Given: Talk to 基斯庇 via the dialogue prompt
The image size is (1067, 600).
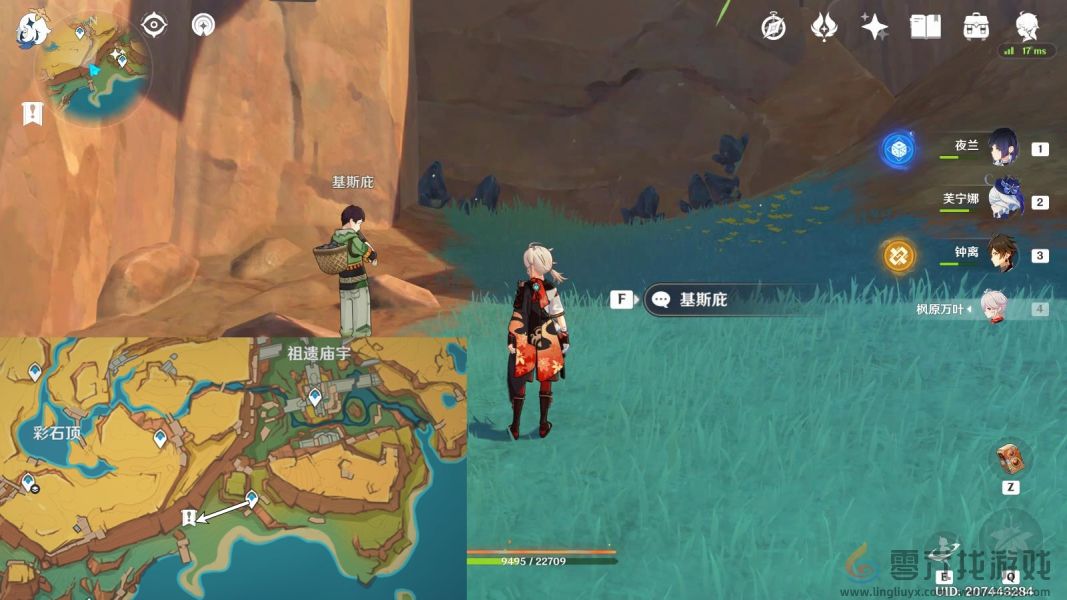Looking at the screenshot, I should pyautogui.click(x=702, y=299).
